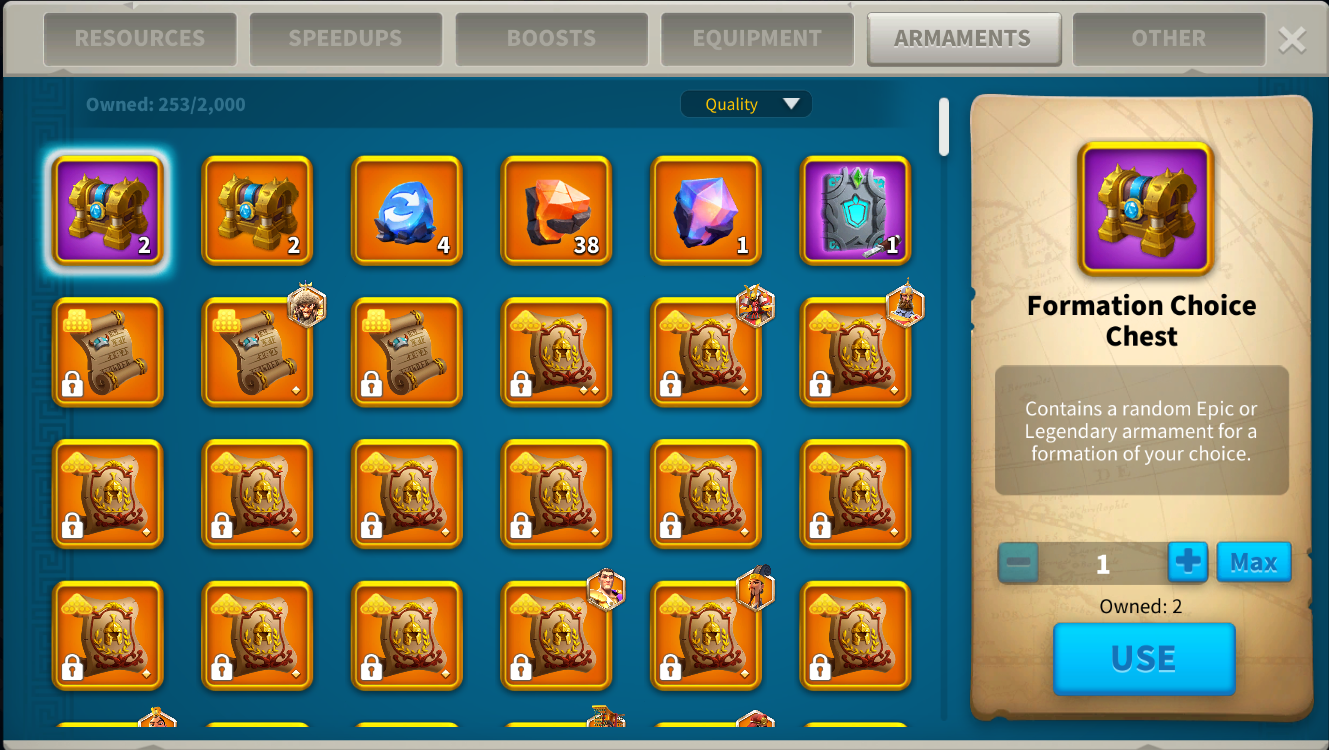Open the Other tab
Screen dimensions: 1329x750
[1168, 39]
